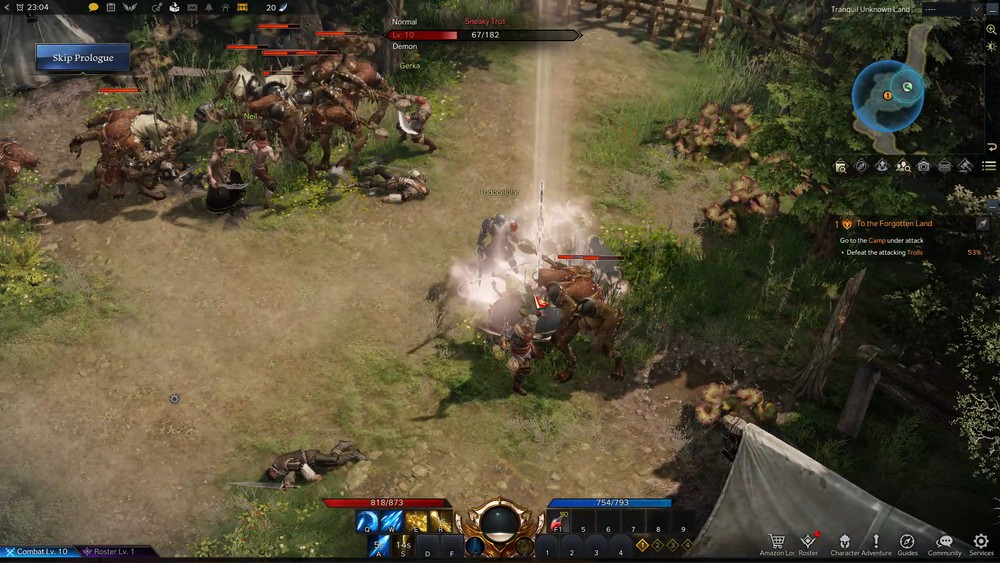Click the circular minimap
The height and width of the screenshot is (563, 1000).
pos(888,96)
